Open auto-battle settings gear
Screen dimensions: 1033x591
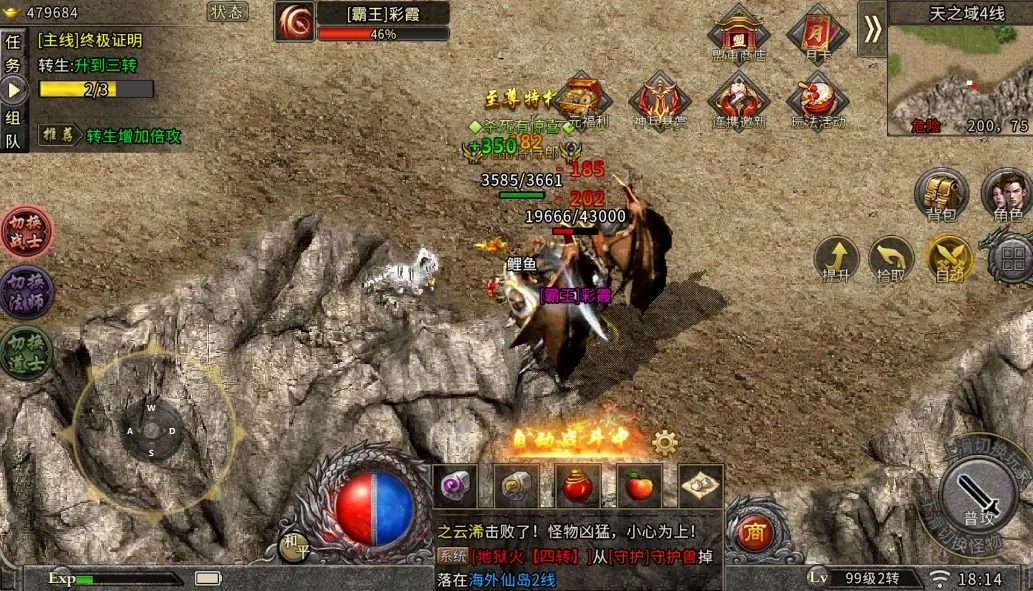click(x=665, y=442)
